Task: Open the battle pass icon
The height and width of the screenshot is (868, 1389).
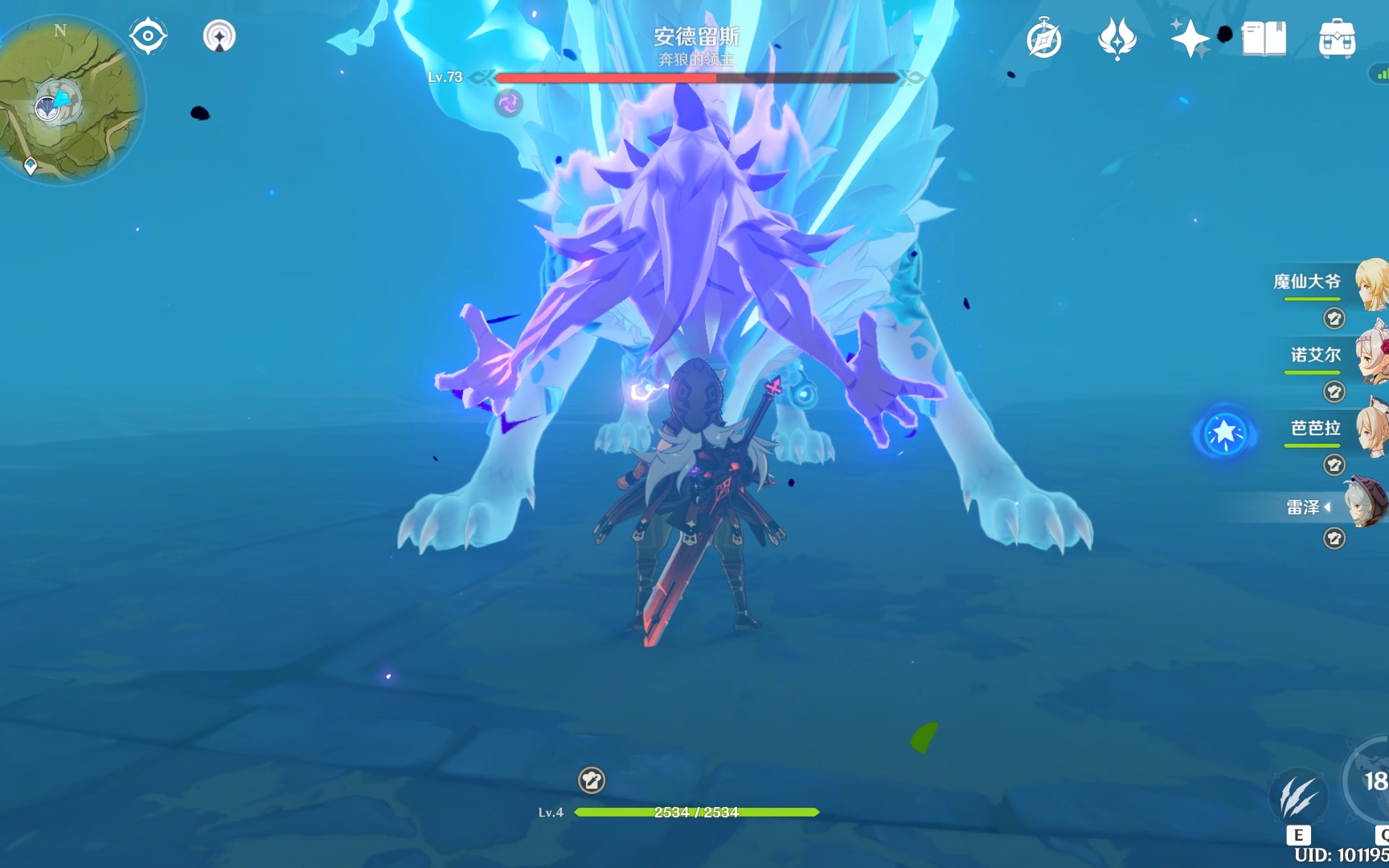Action: pos(1117,39)
